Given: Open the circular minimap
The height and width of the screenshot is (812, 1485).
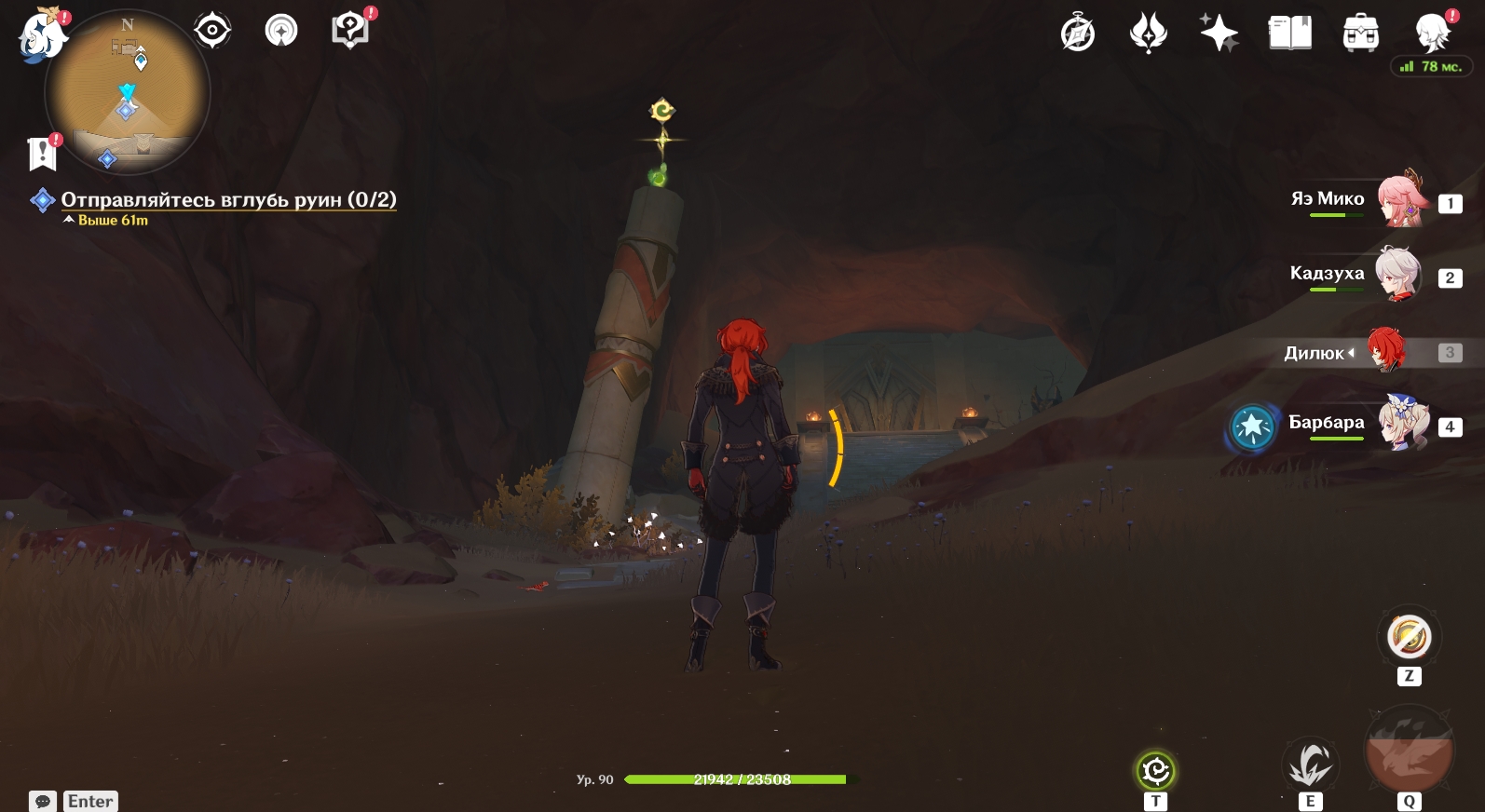Looking at the screenshot, I should [128, 92].
